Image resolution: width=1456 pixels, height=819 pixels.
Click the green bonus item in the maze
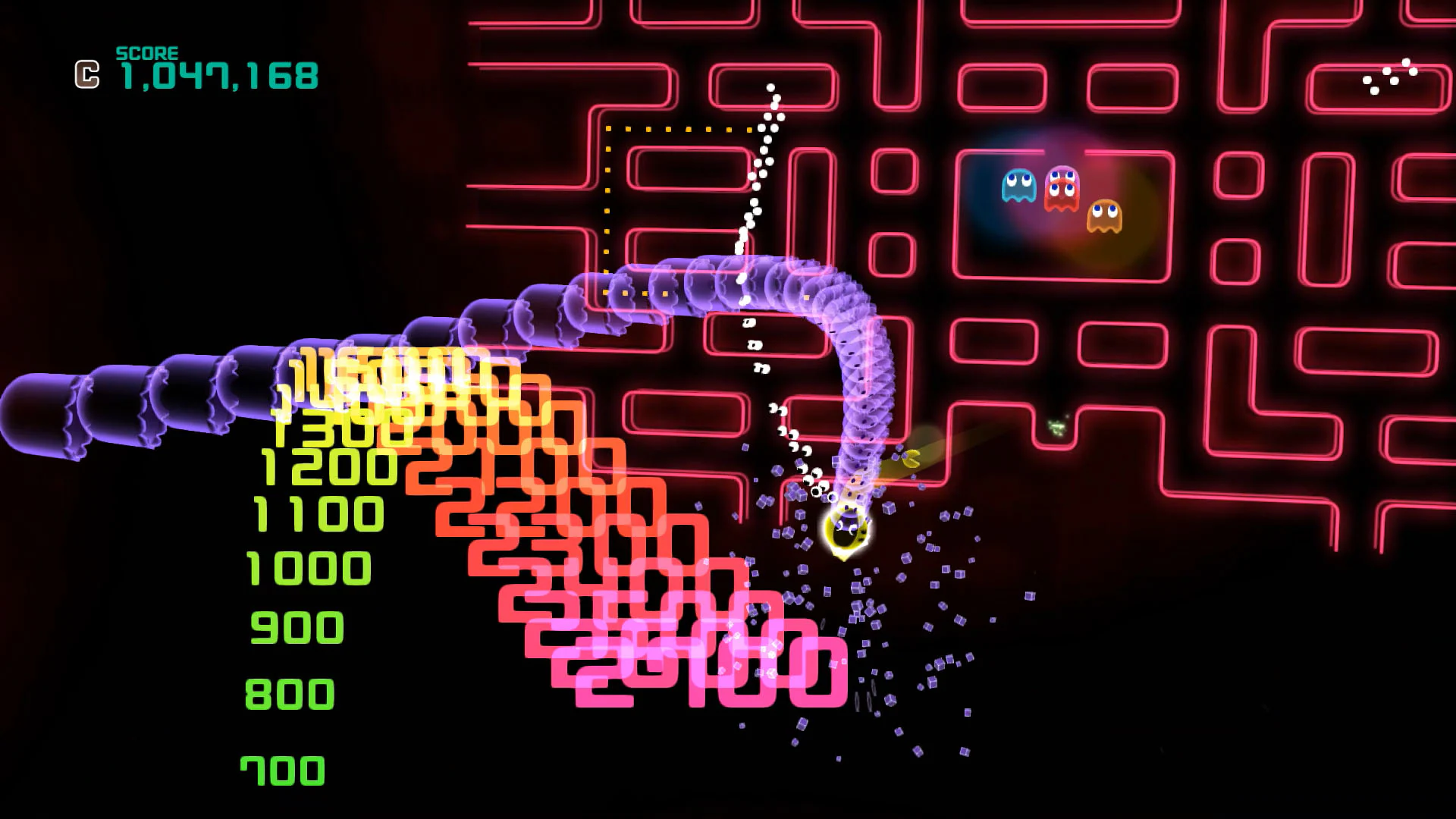(1059, 426)
